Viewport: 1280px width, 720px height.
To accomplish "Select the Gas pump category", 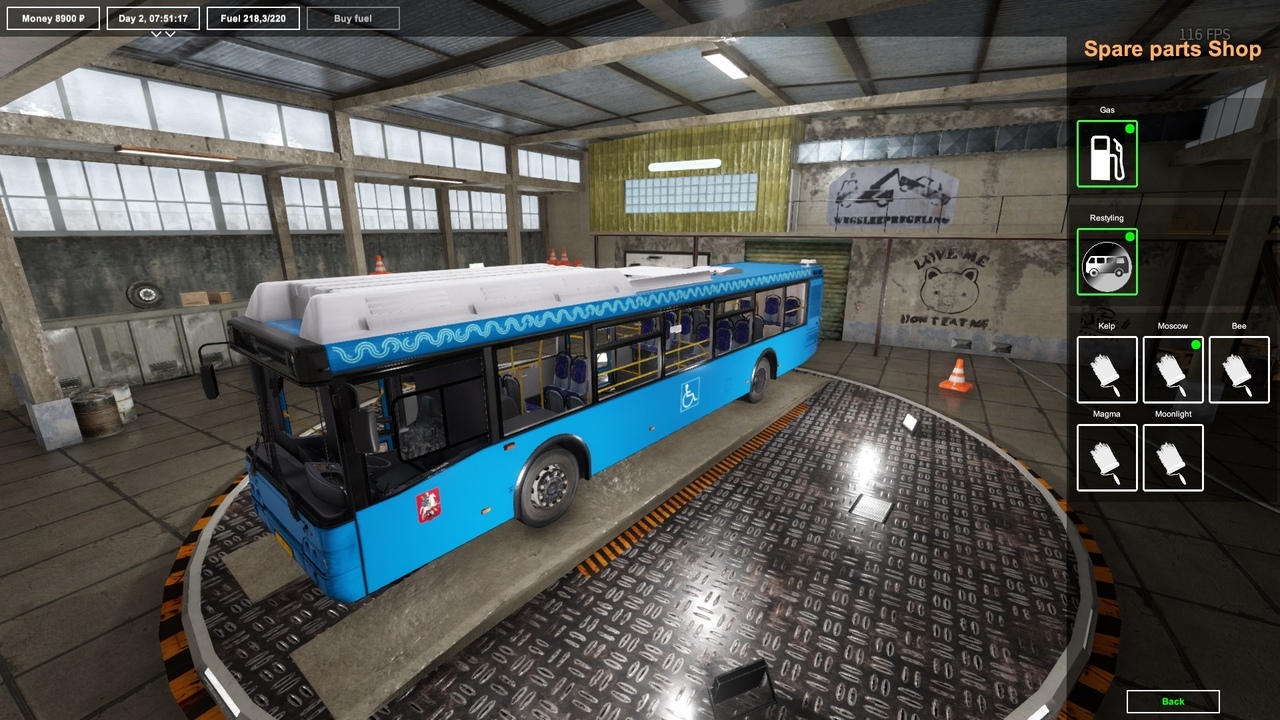I will tap(1106, 154).
